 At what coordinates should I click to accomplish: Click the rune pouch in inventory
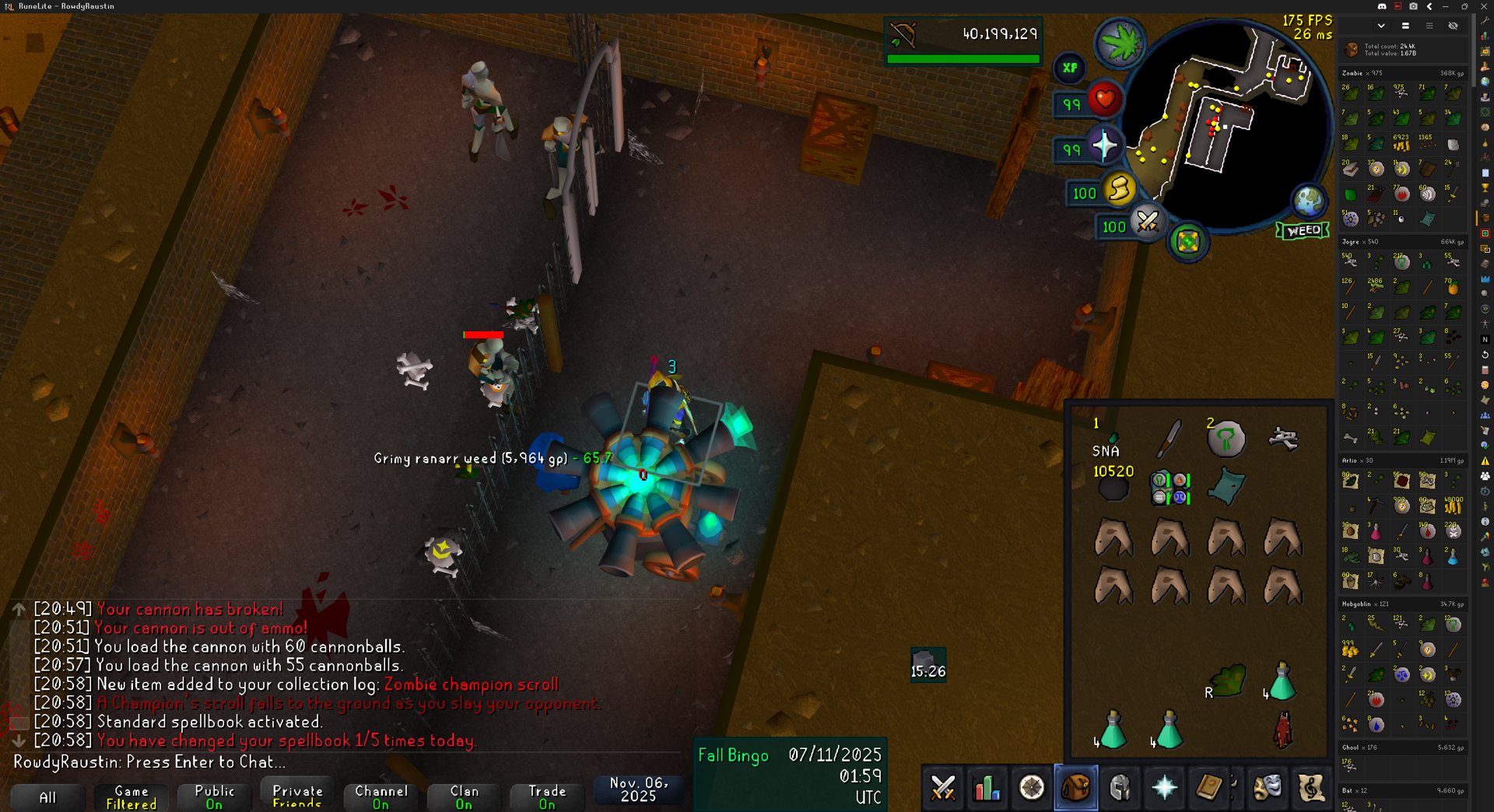[x=1170, y=488]
